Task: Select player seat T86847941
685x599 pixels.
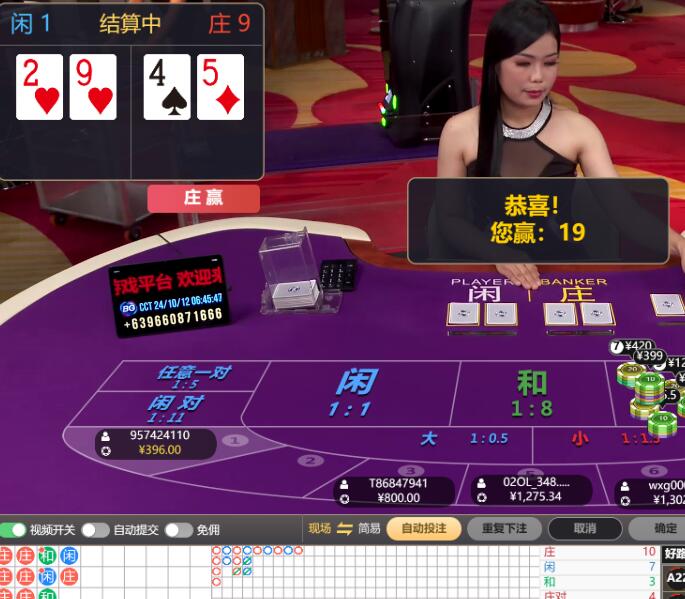Action: (x=396, y=490)
